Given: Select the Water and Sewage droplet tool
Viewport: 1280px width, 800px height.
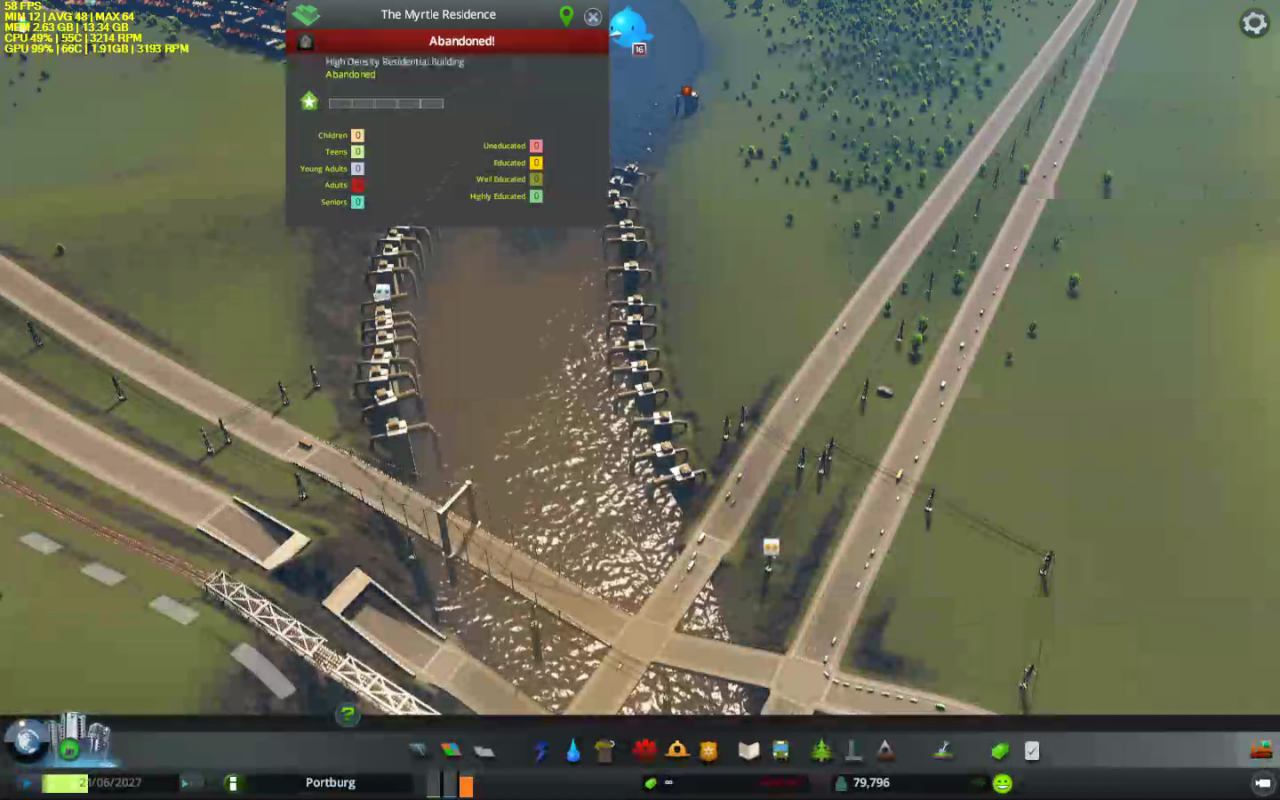Looking at the screenshot, I should coord(573,751).
